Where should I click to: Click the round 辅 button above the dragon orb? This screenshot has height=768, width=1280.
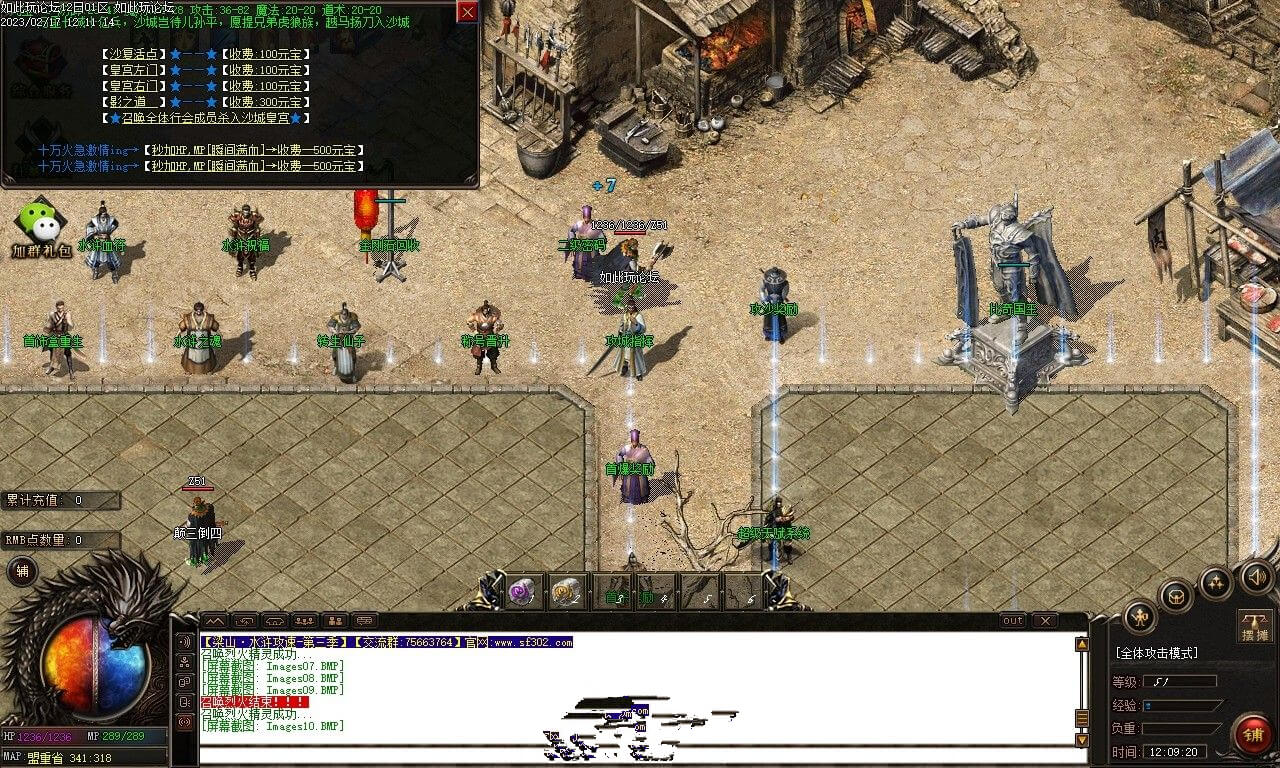coord(21,571)
